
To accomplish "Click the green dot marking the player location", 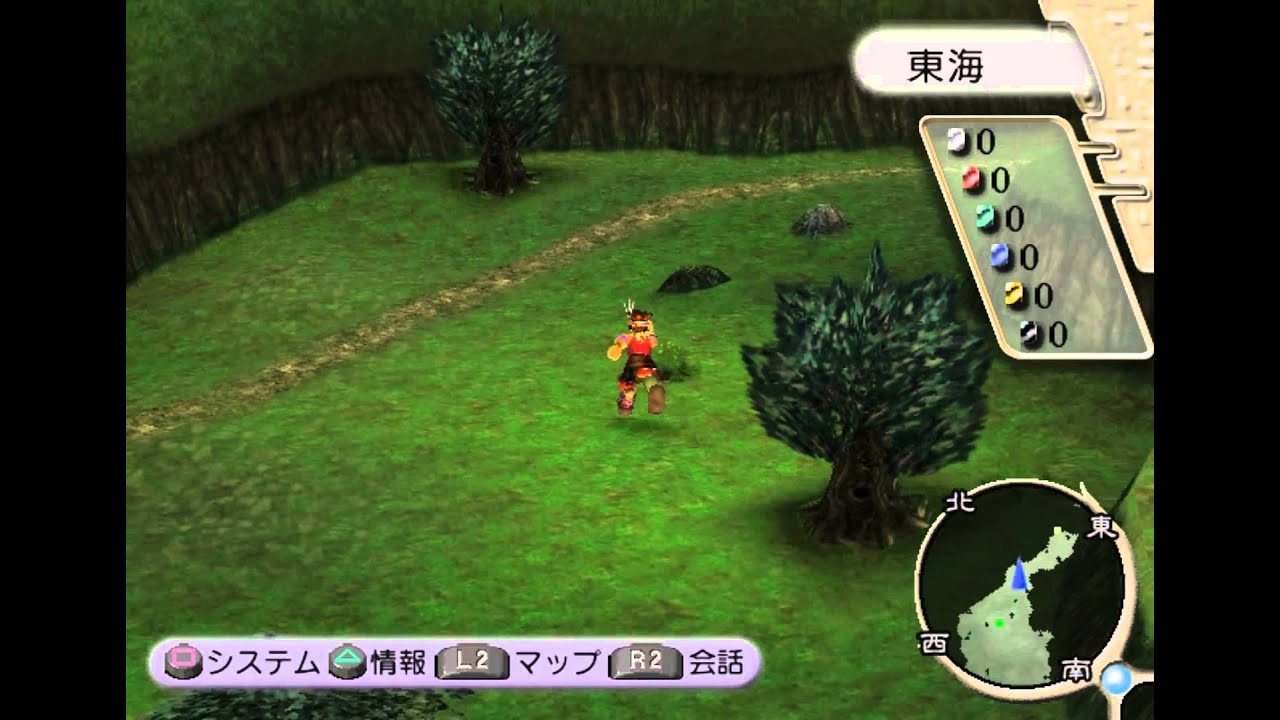I will pos(1001,621).
